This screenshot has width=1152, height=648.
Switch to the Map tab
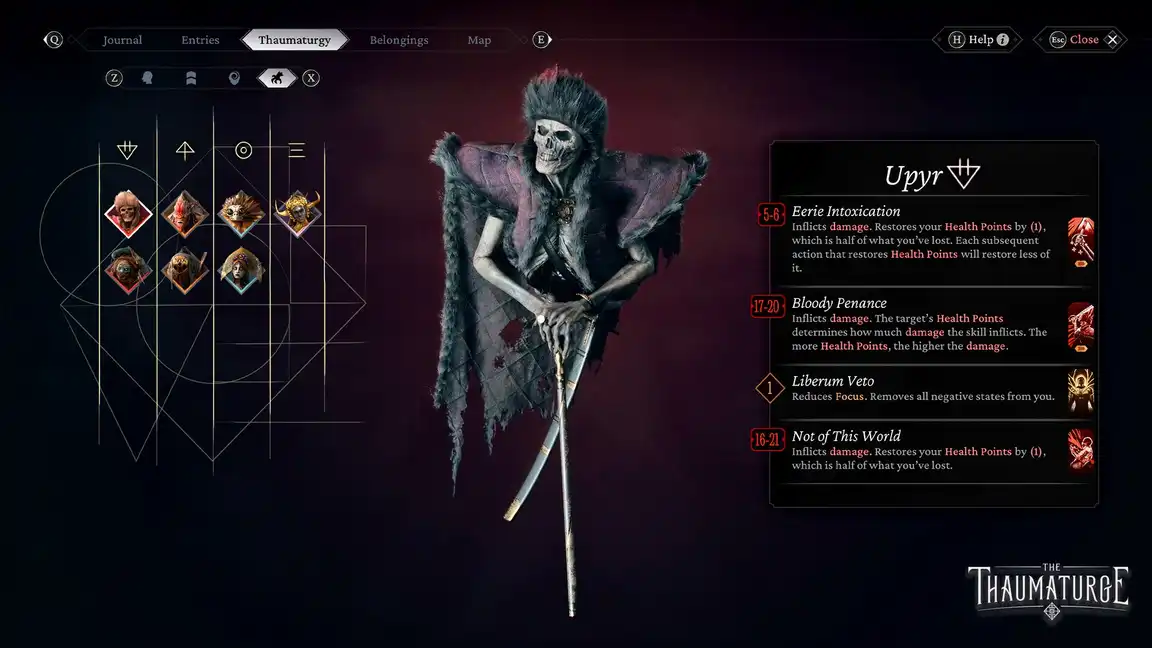click(x=479, y=40)
